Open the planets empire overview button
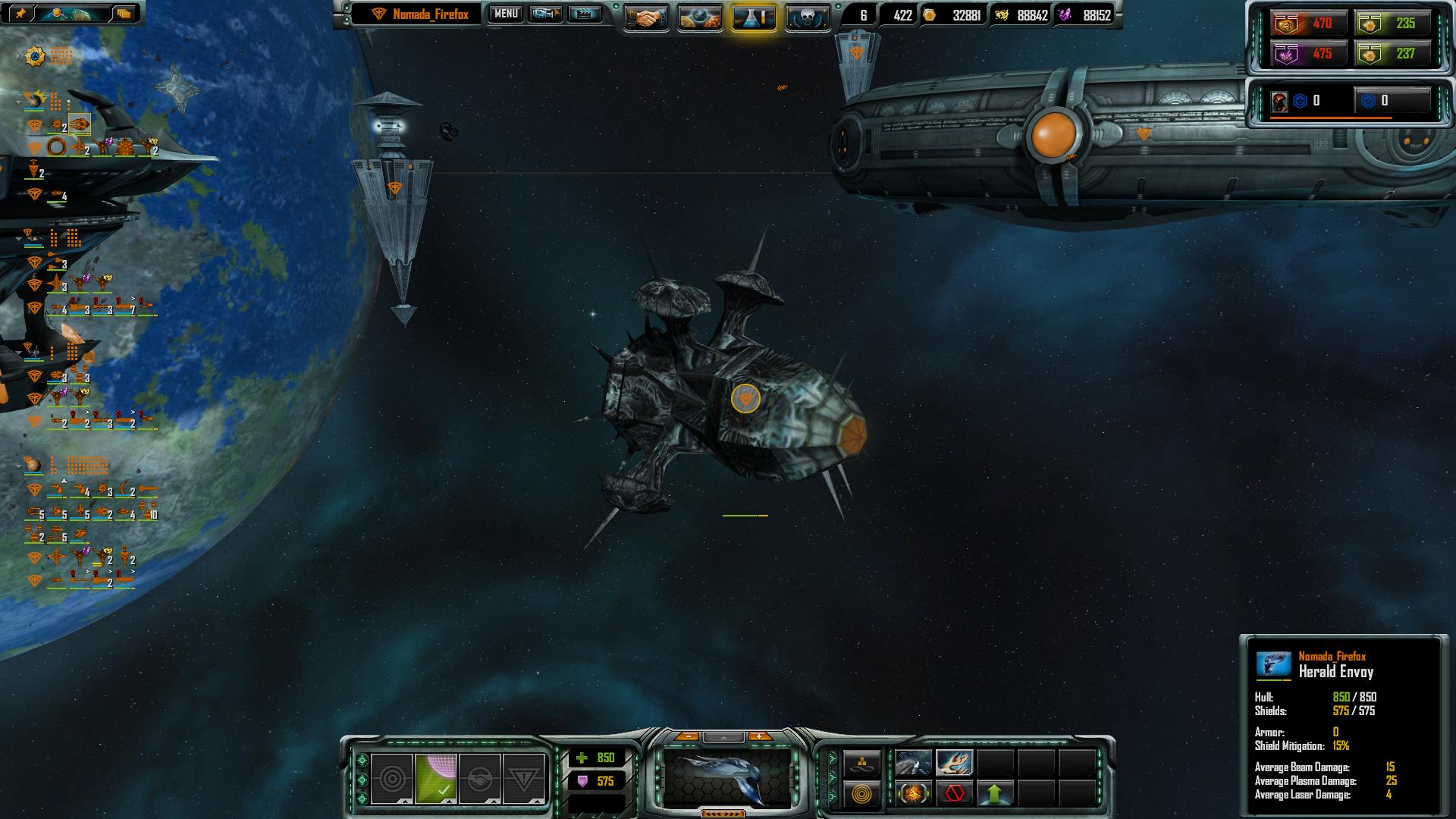This screenshot has height=819, width=1456. pos(700,18)
